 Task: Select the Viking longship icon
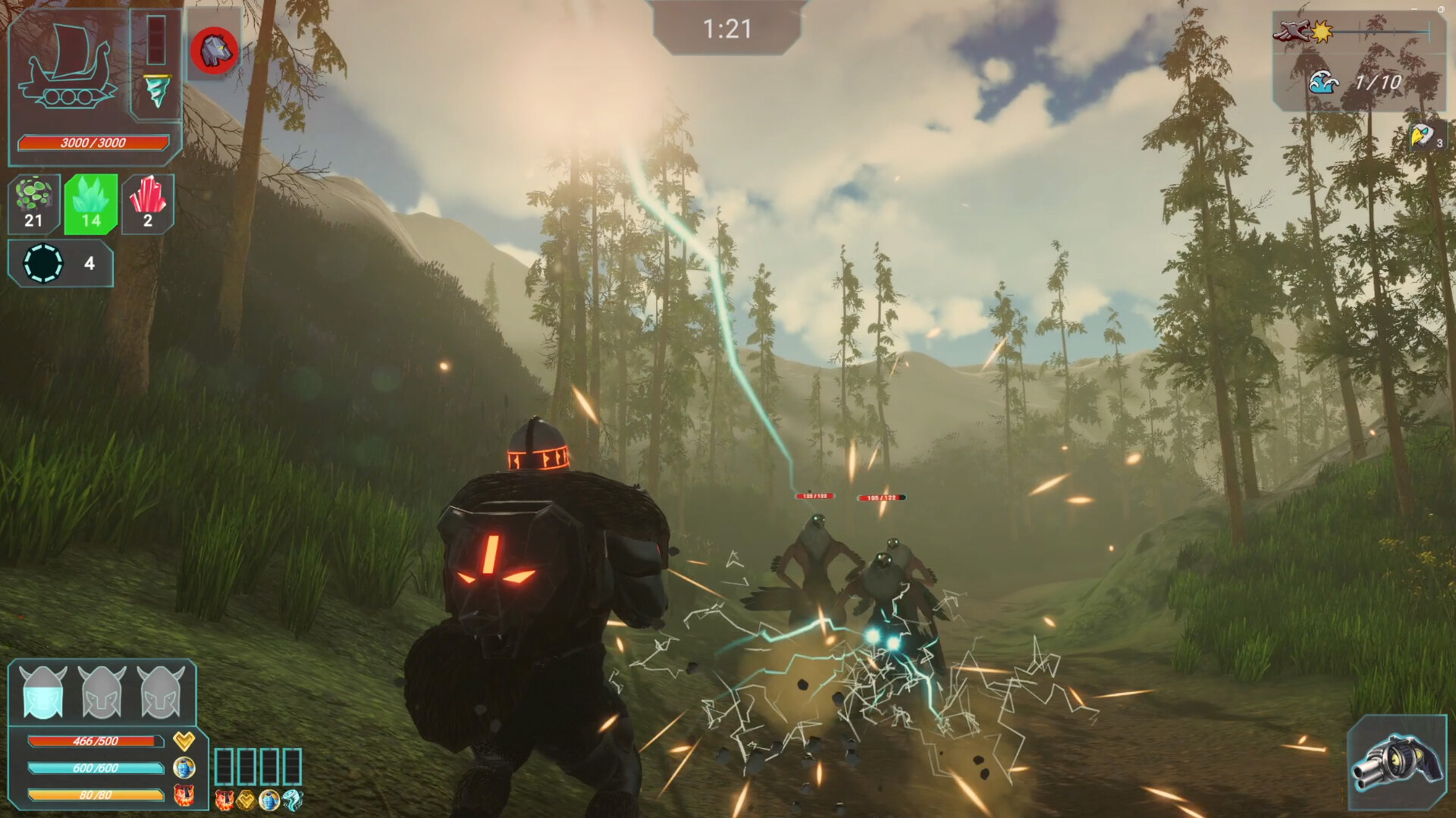(67, 68)
